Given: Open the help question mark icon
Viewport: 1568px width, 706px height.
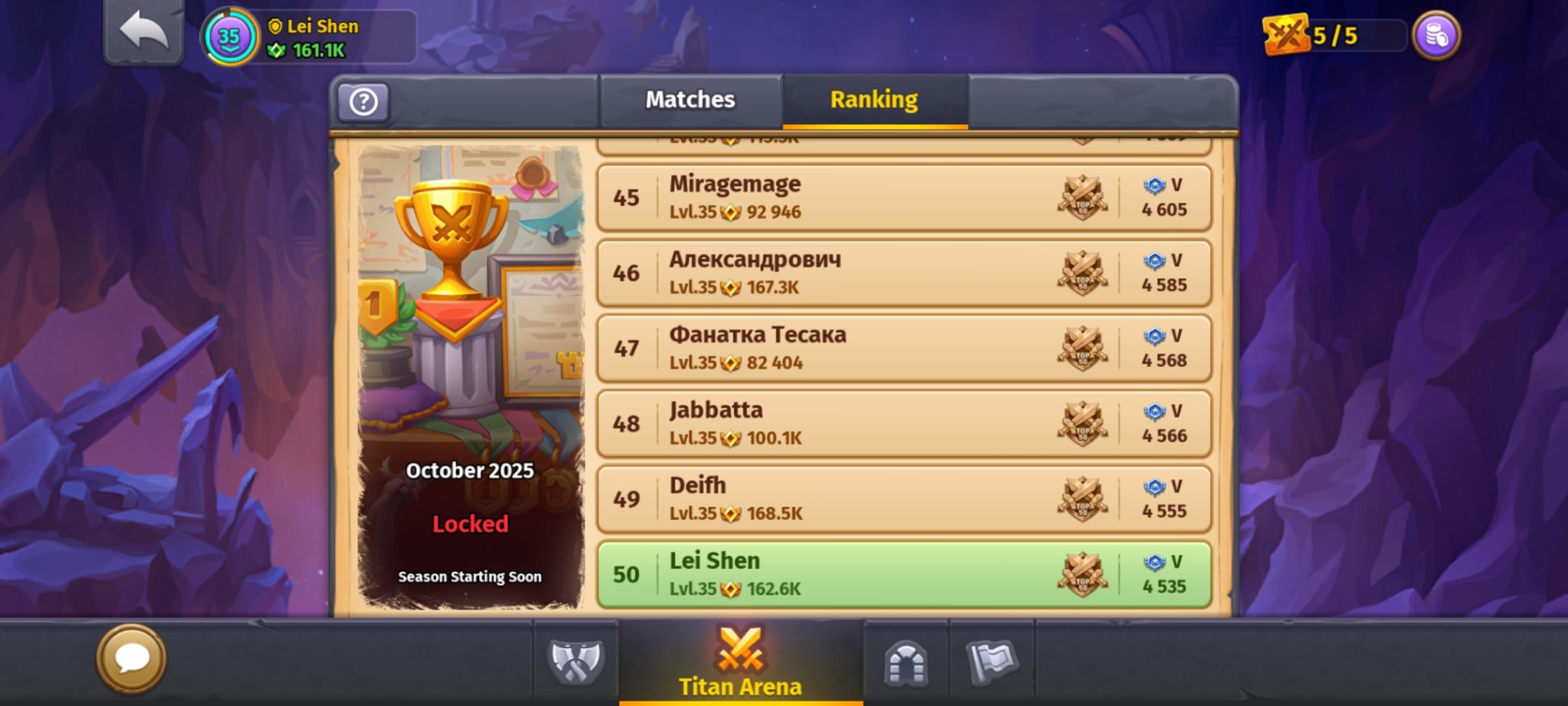Looking at the screenshot, I should (363, 101).
